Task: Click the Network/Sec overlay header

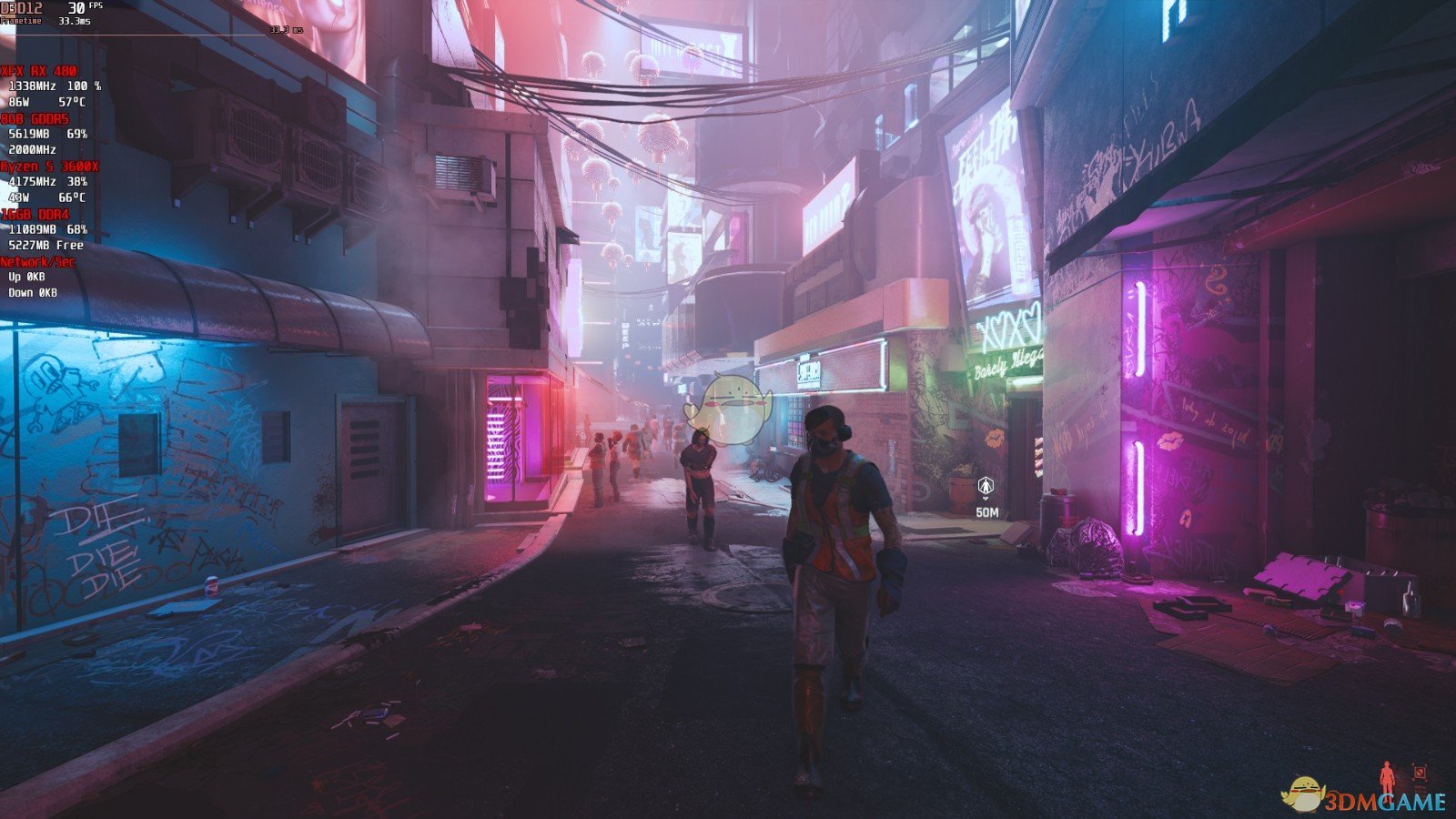Action: click(x=38, y=262)
